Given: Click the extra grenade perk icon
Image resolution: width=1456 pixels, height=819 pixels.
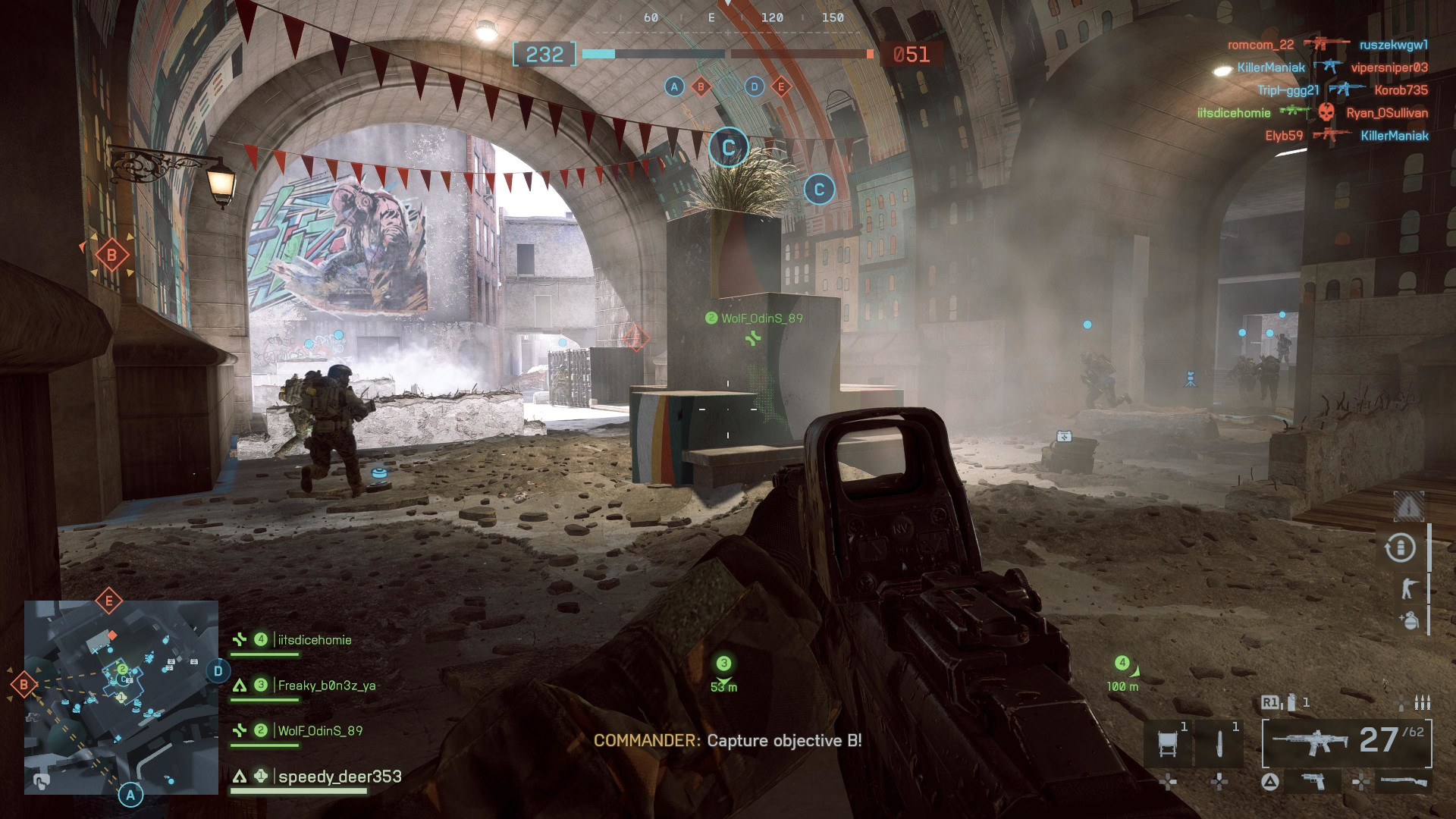Looking at the screenshot, I should (x=1409, y=620).
